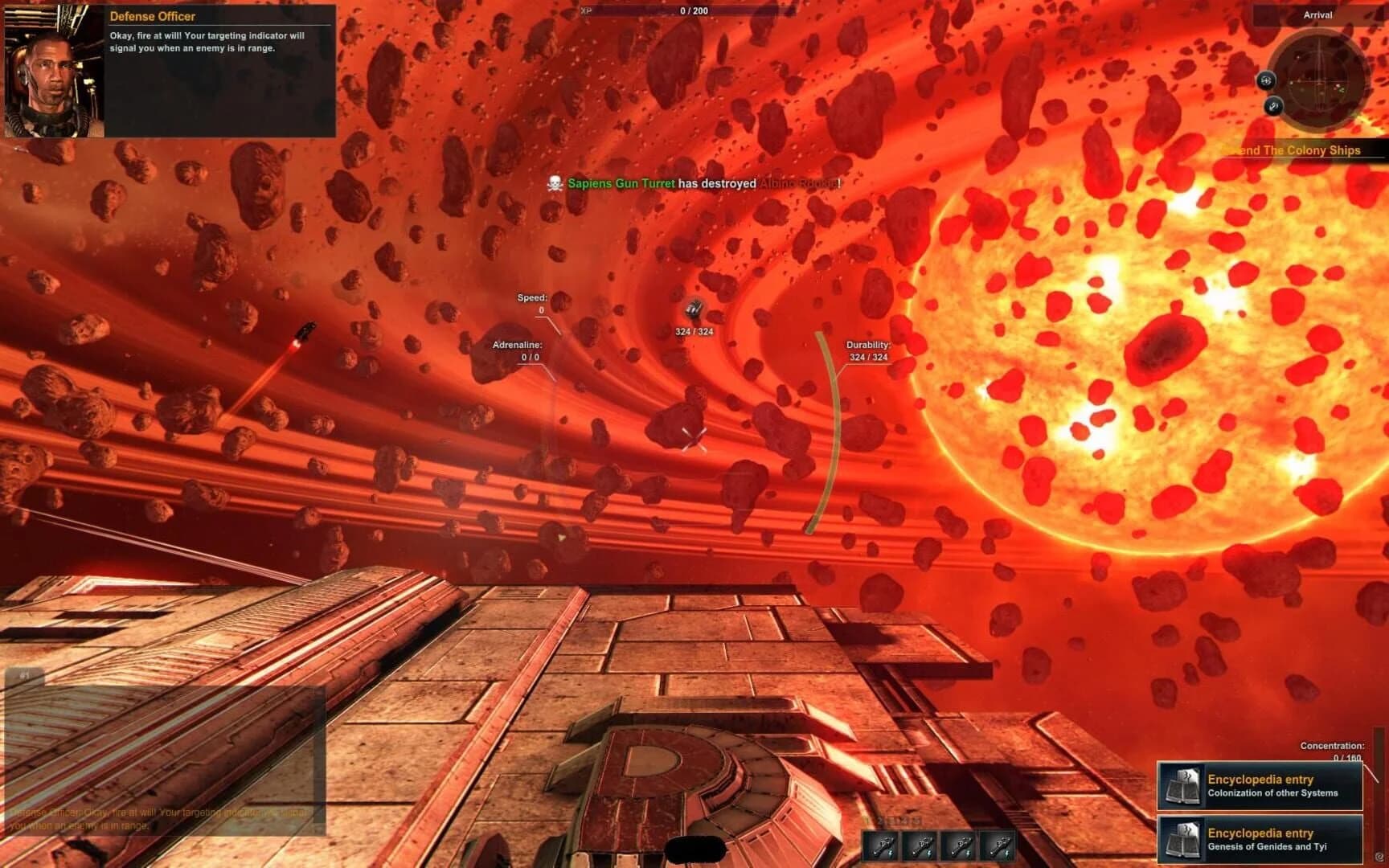
Task: Click the Durability indicator reading 324/324
Action: point(867,351)
